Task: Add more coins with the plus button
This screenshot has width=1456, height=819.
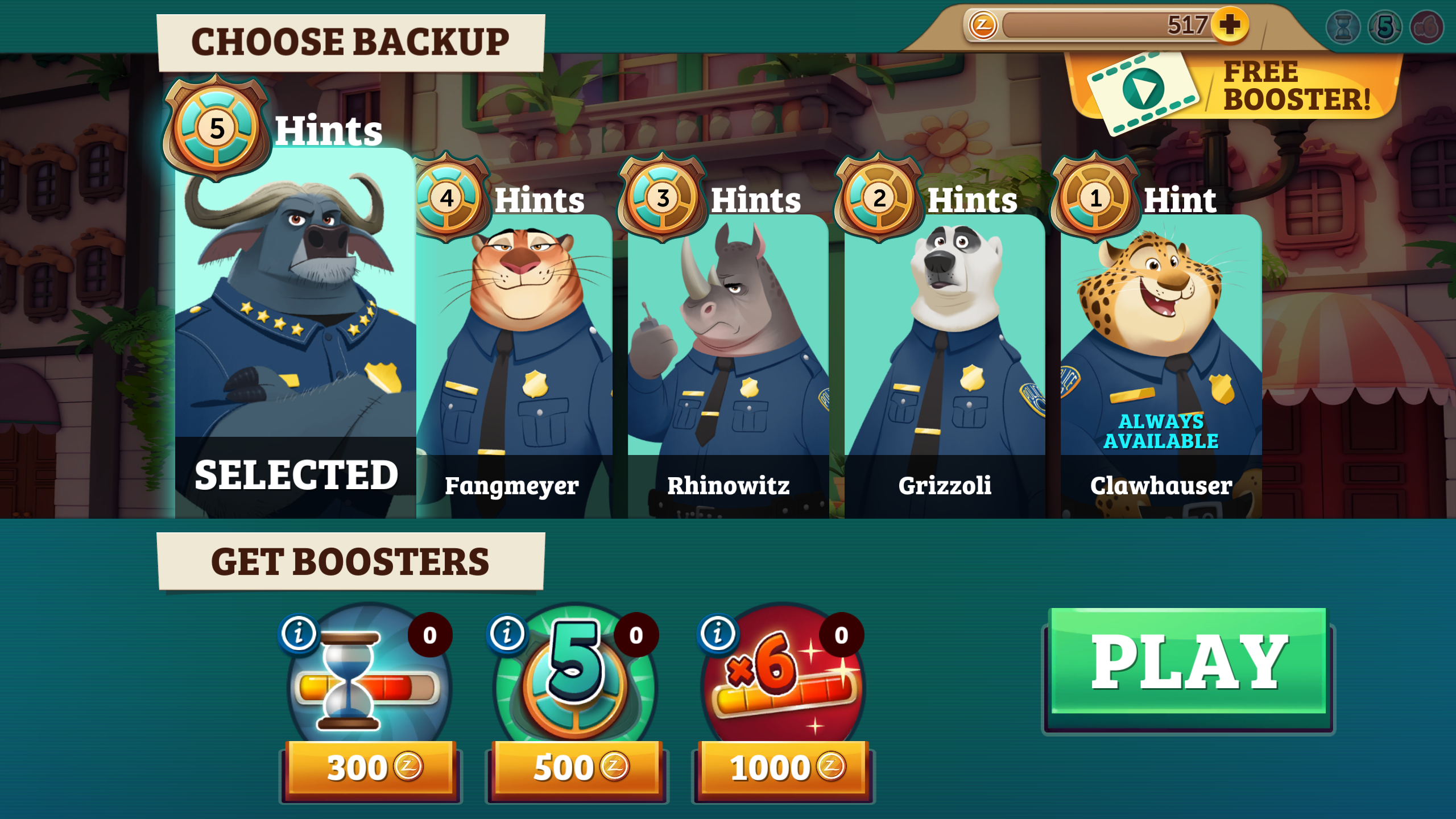Action: [1230, 24]
